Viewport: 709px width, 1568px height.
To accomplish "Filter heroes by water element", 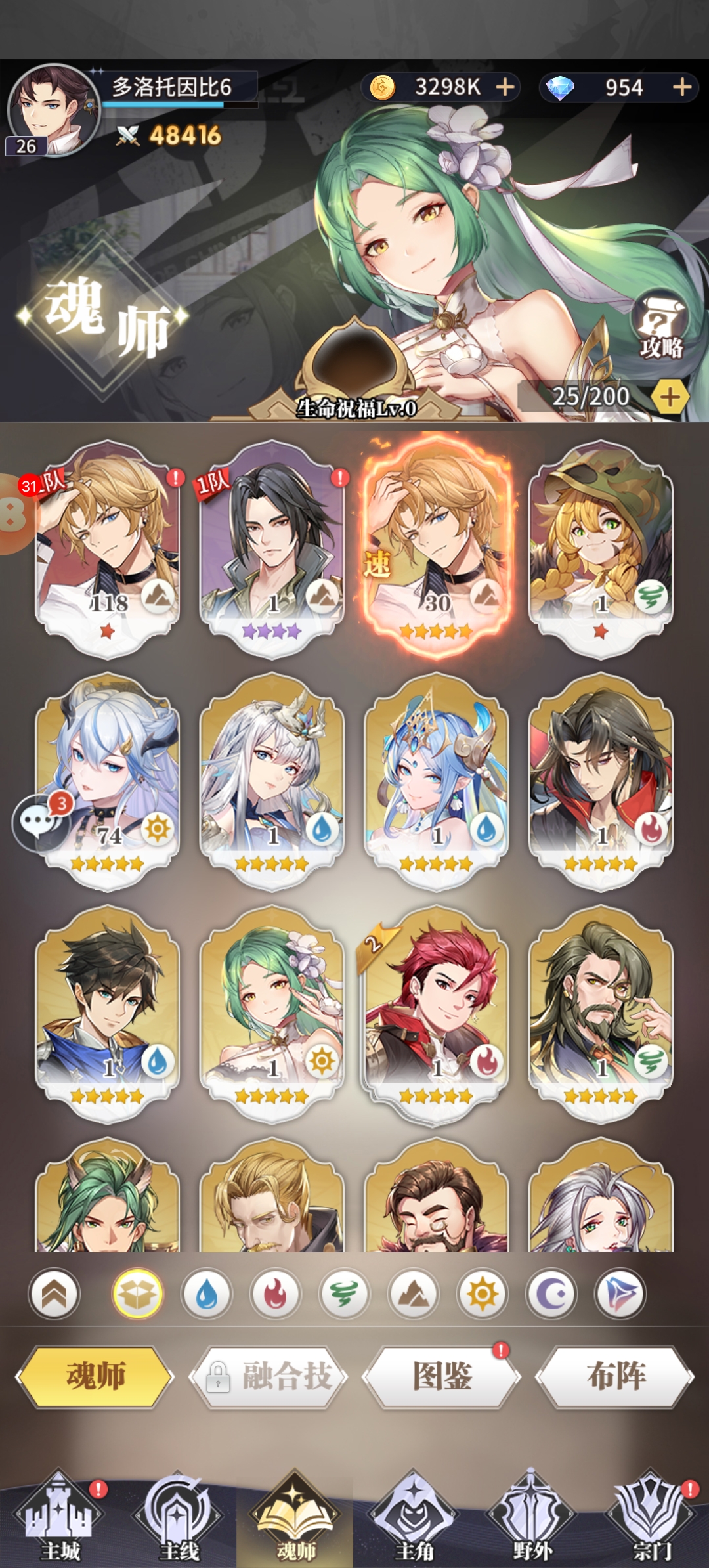I will click(207, 1294).
